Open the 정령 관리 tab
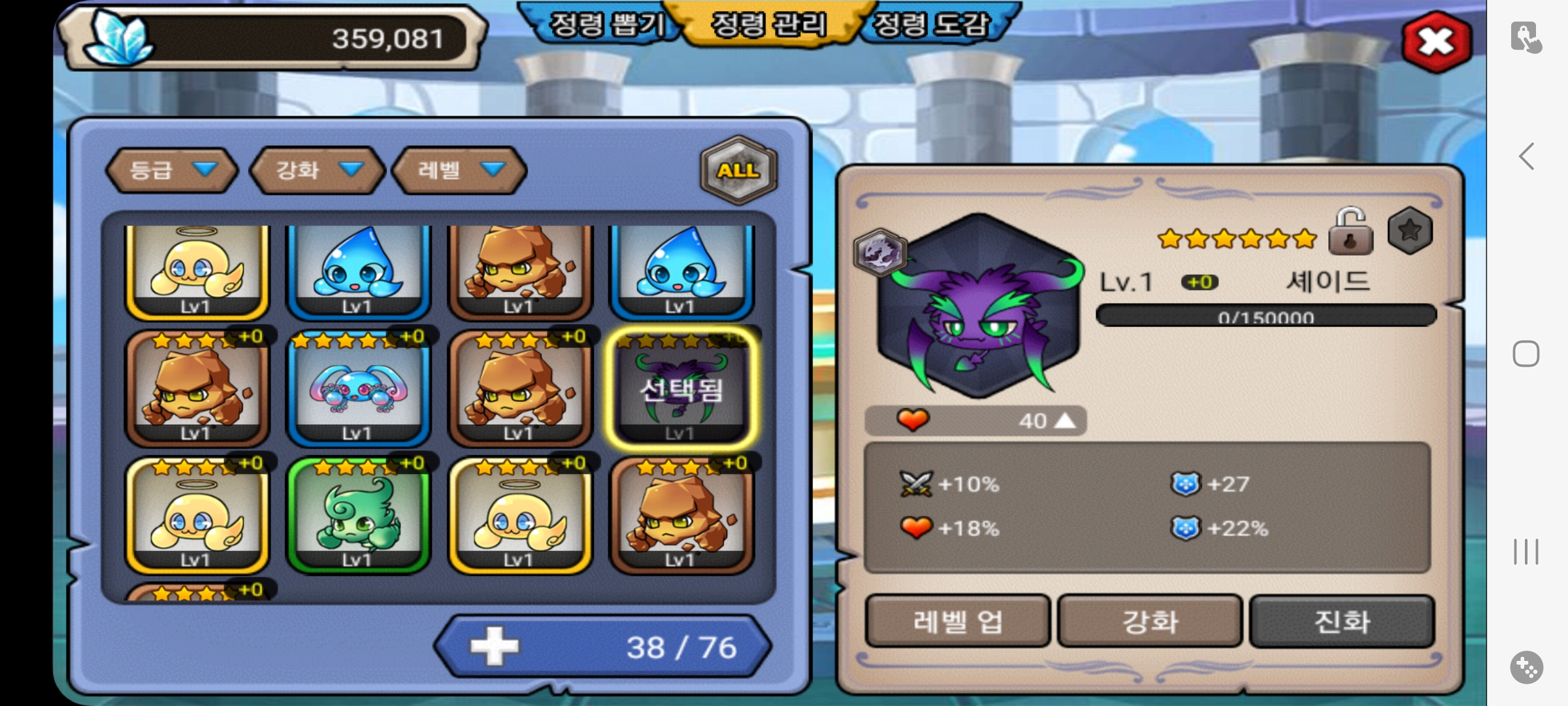 click(768, 25)
